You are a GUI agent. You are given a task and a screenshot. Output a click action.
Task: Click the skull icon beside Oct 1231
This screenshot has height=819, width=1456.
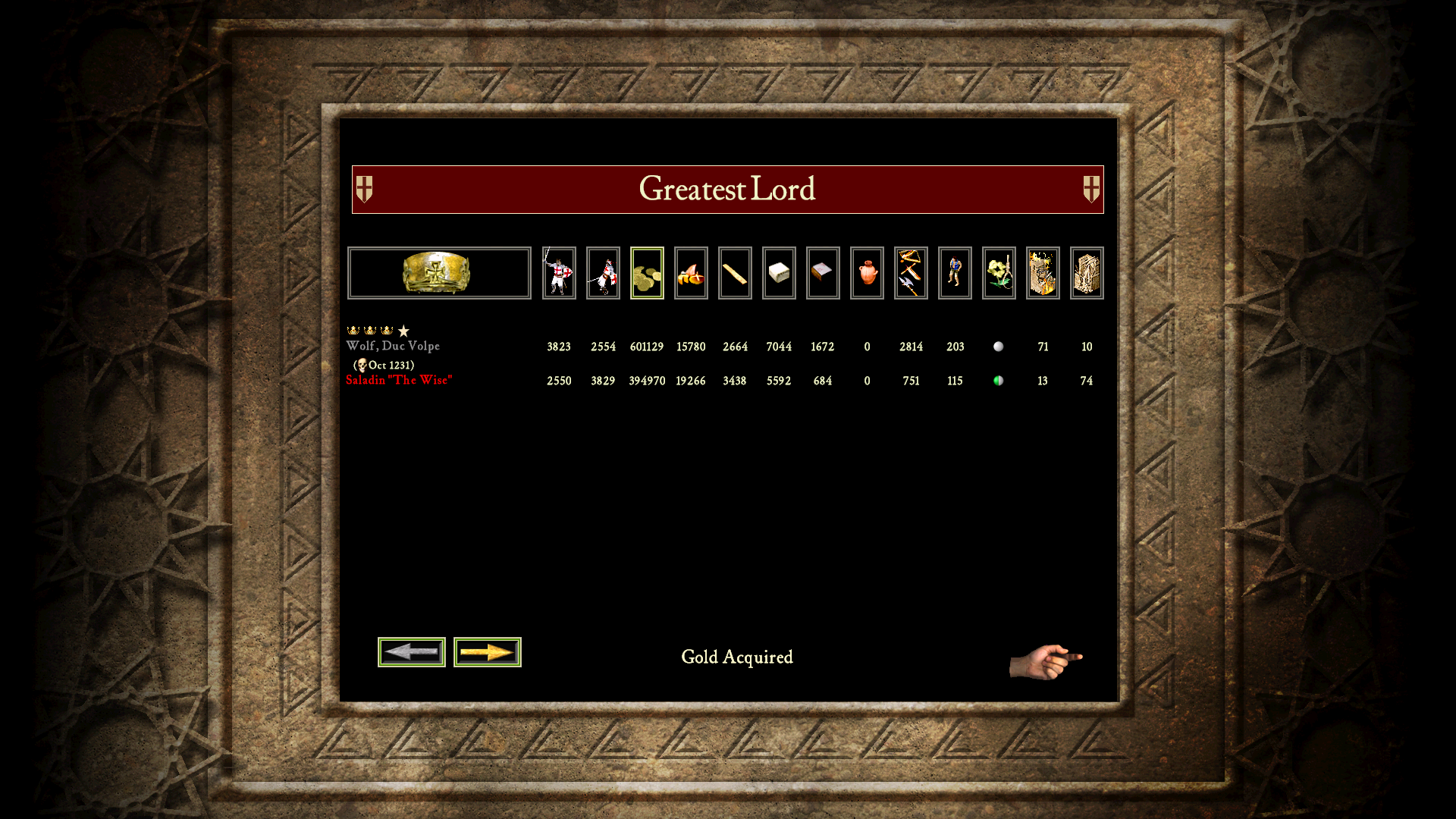[x=362, y=366]
